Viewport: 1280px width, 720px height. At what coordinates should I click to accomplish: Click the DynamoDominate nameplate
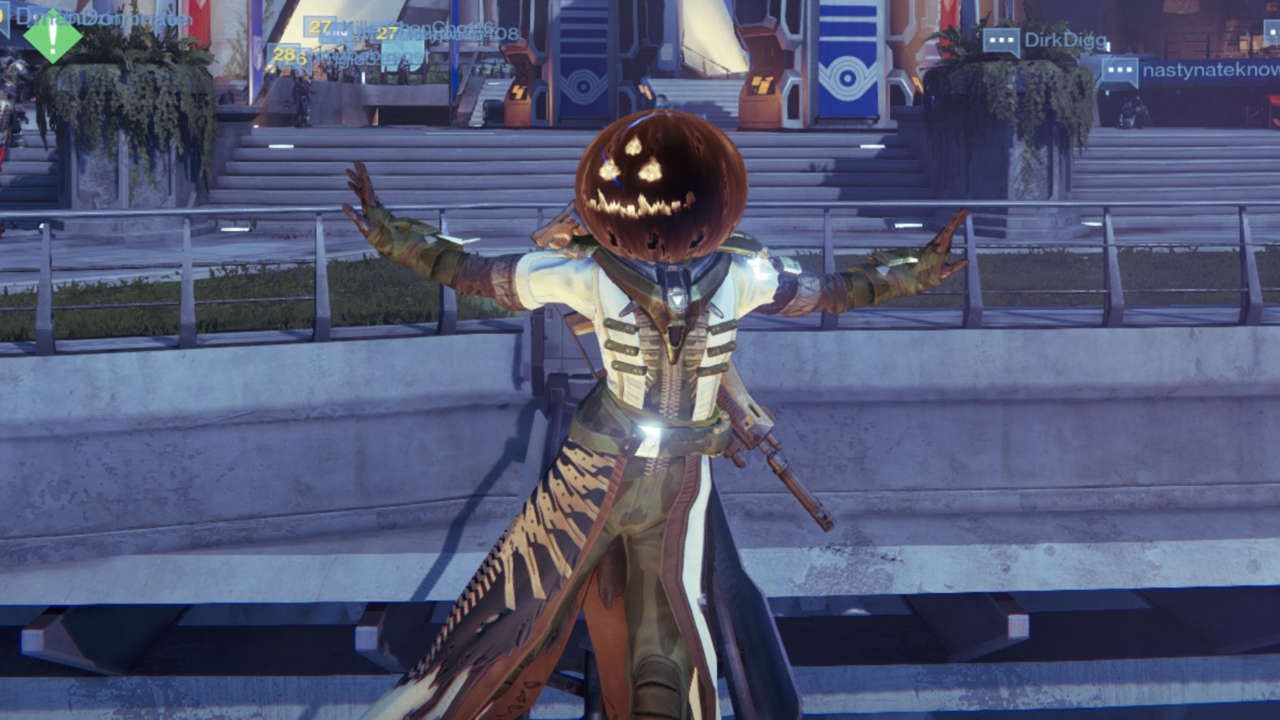tap(105, 18)
